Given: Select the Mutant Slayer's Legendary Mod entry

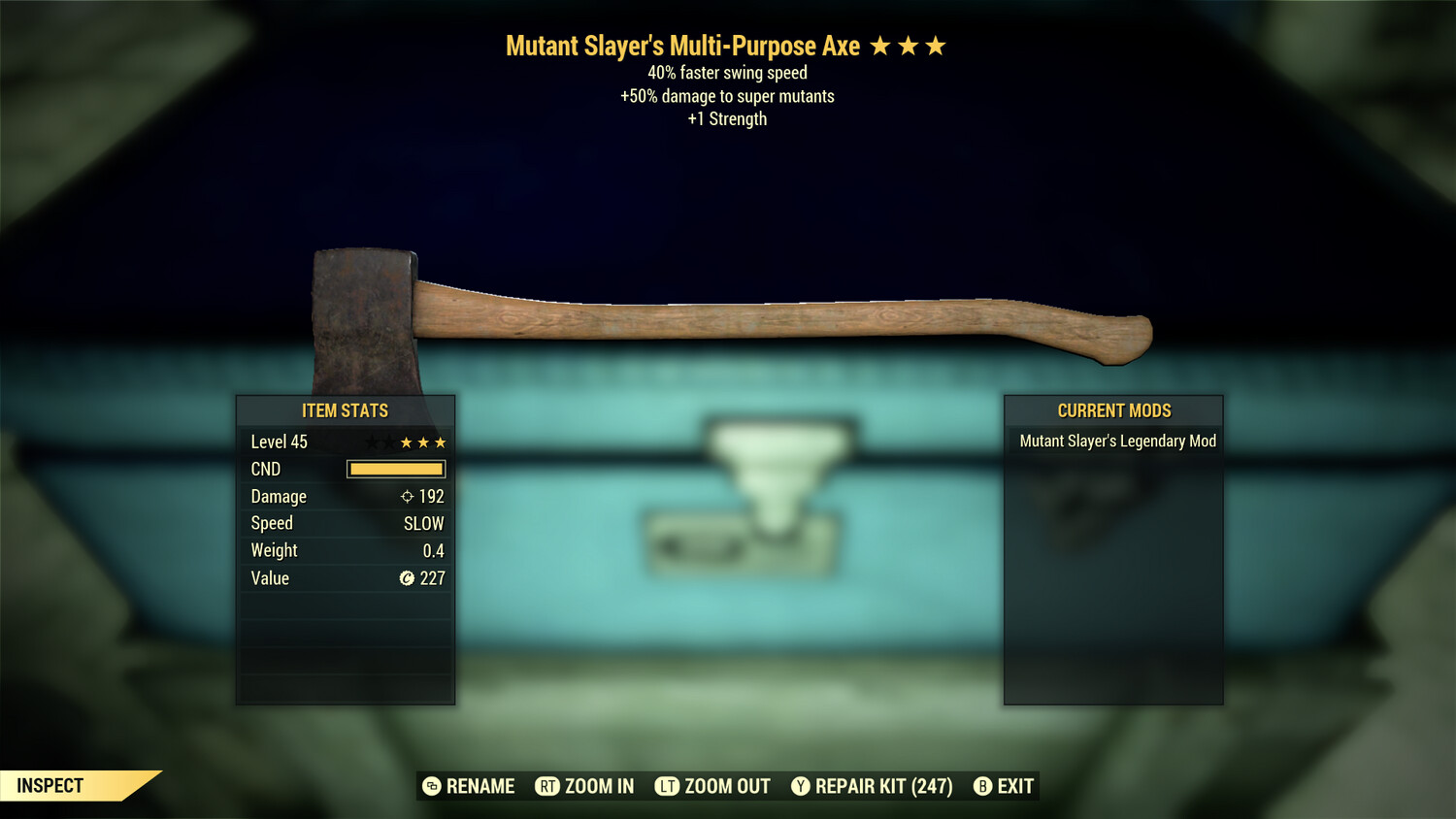Looking at the screenshot, I should point(1116,442).
